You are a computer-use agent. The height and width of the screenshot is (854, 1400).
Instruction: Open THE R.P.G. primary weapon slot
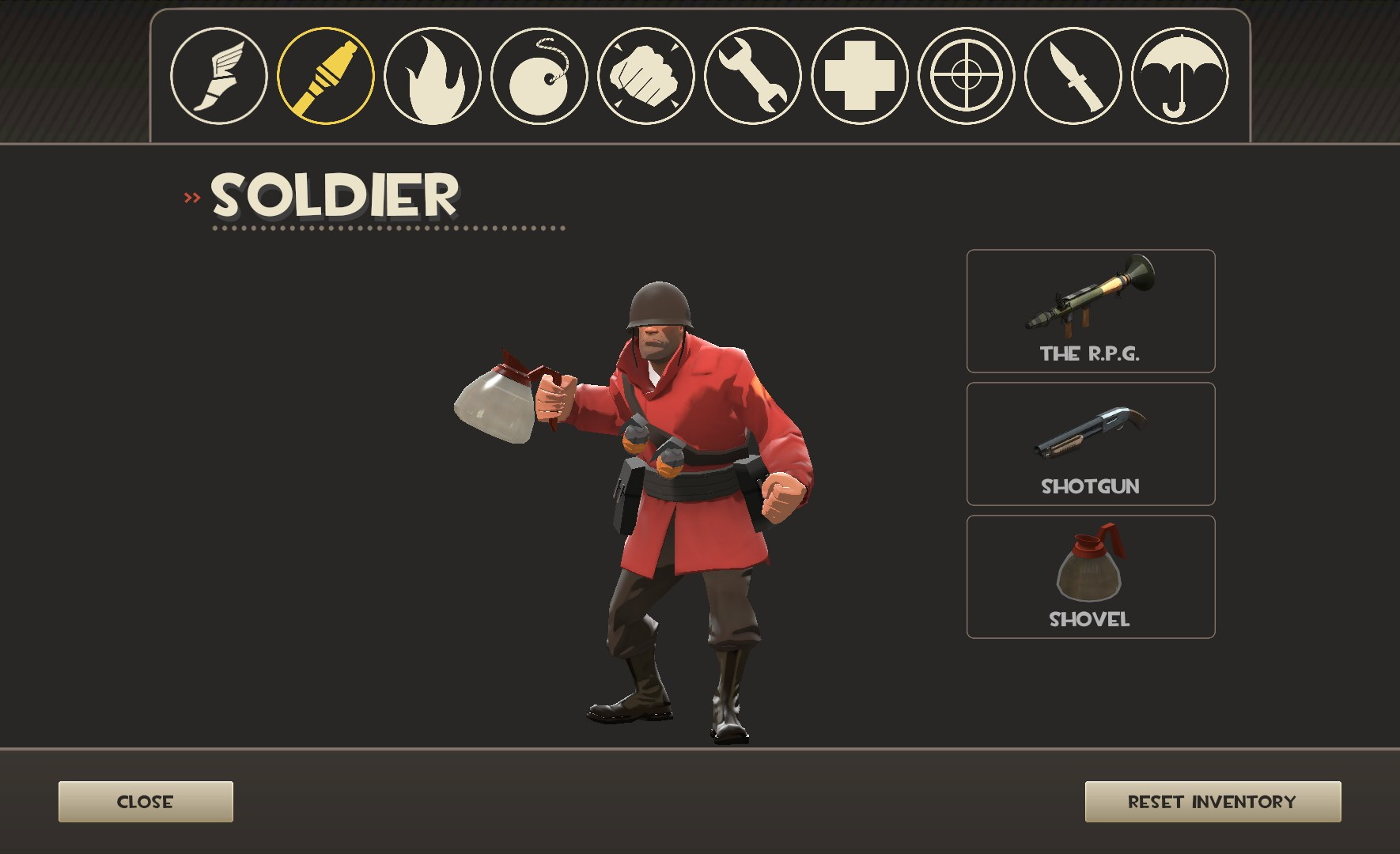point(1090,312)
